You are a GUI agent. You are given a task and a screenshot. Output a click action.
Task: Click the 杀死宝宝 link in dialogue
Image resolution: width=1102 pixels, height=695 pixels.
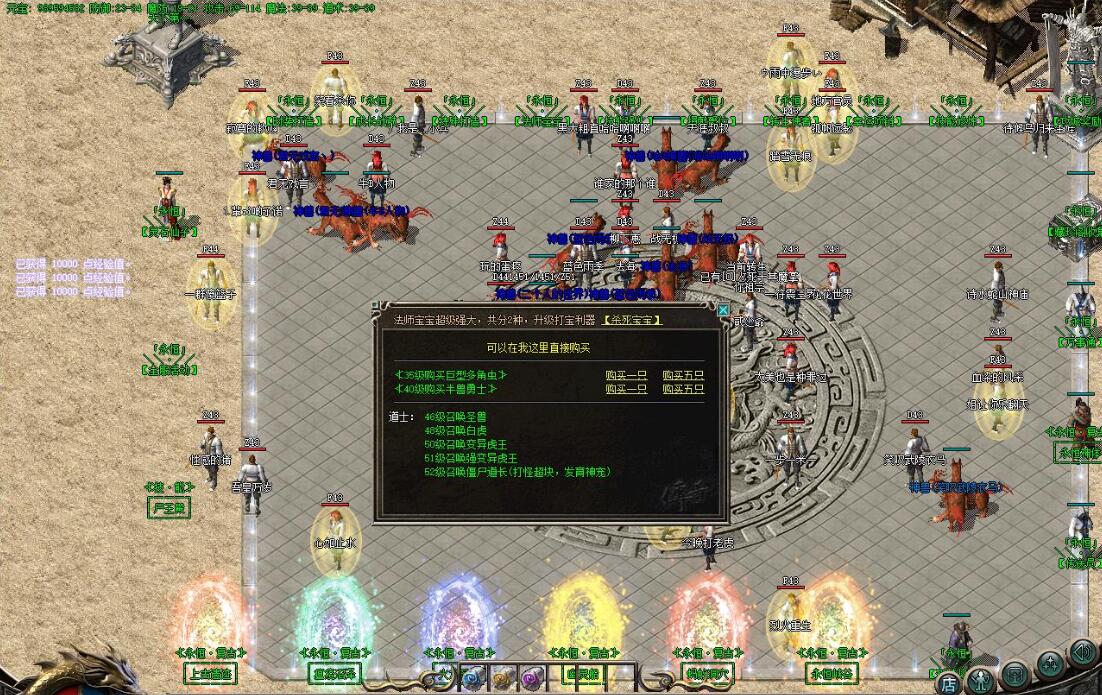coord(632,320)
